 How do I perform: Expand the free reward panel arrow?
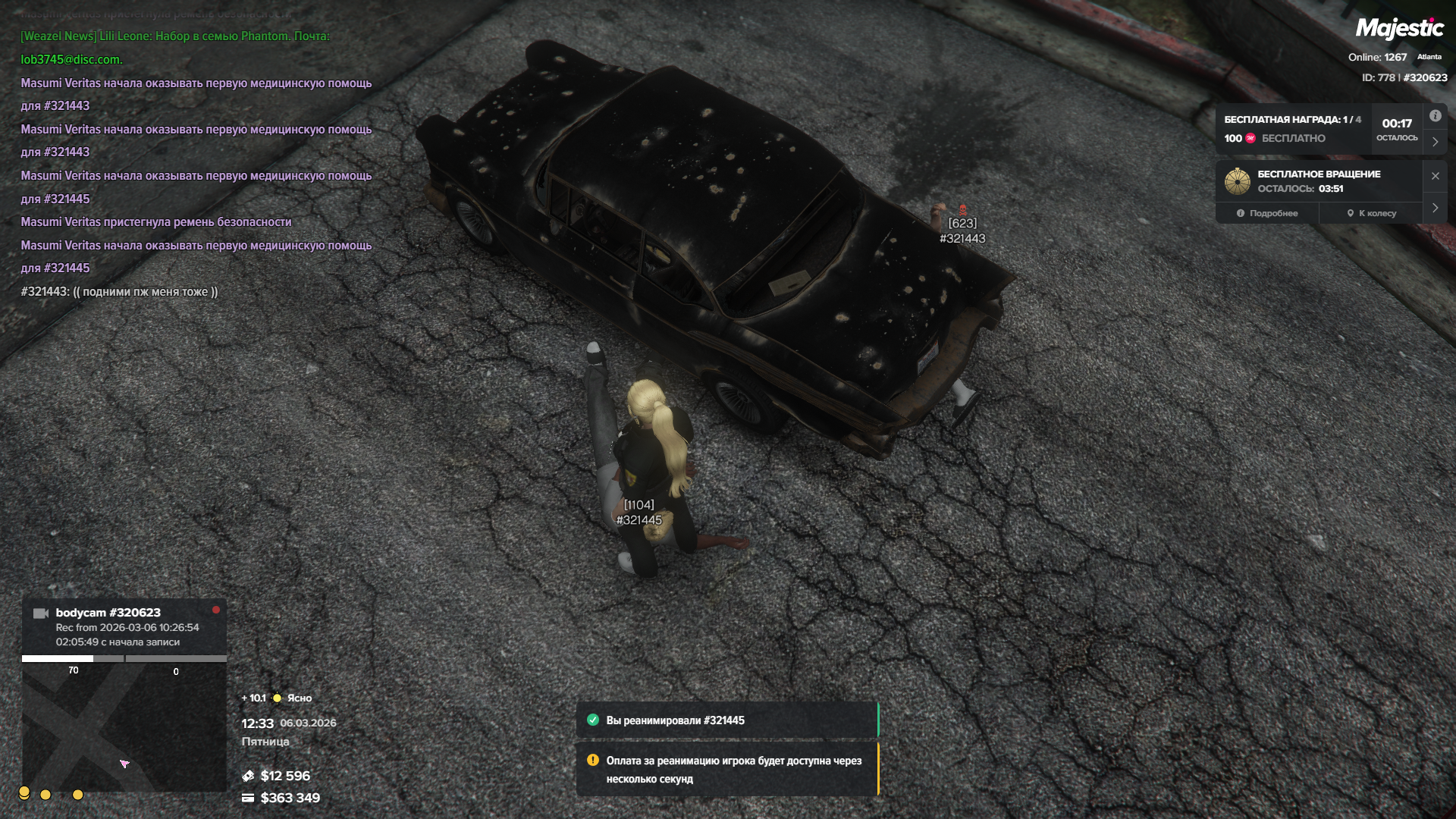[x=1435, y=142]
